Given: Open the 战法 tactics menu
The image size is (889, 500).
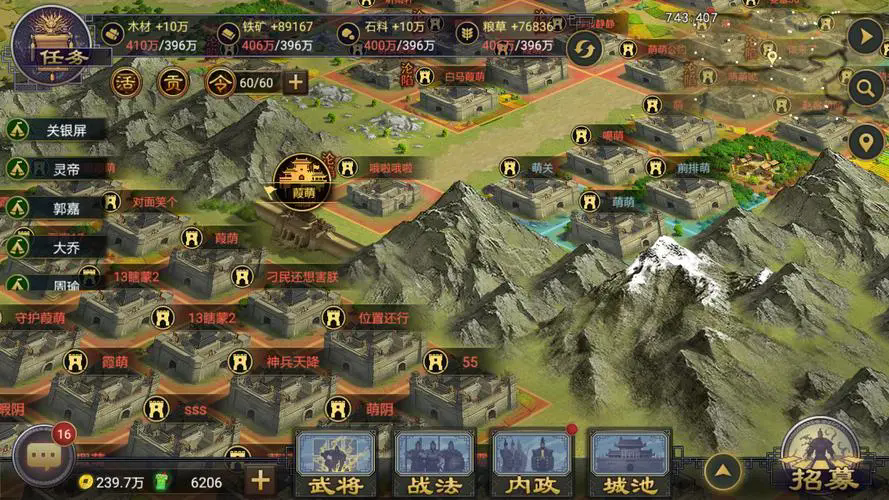Looking at the screenshot, I should coord(435,465).
